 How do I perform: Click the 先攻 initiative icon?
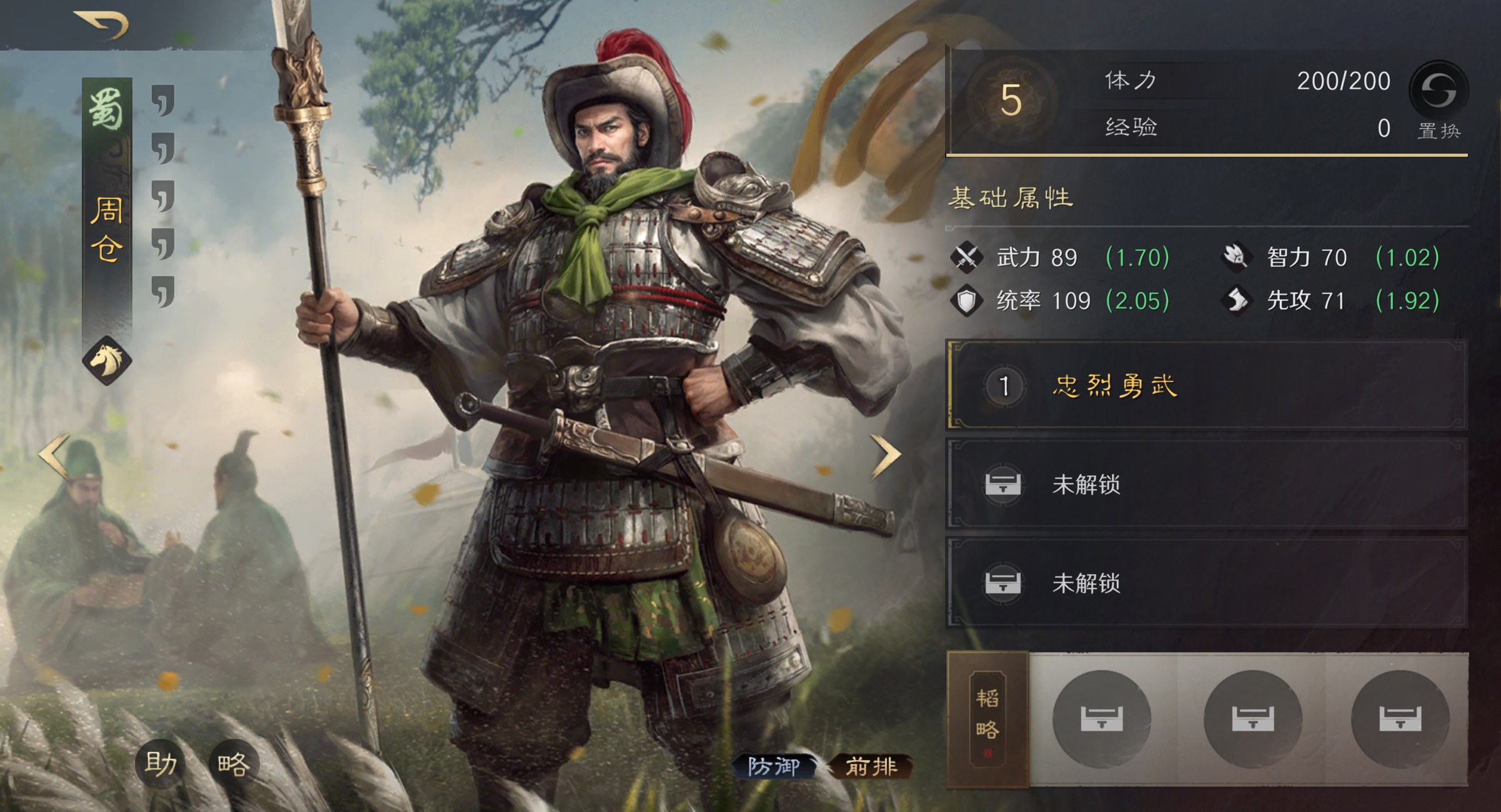click(1236, 301)
